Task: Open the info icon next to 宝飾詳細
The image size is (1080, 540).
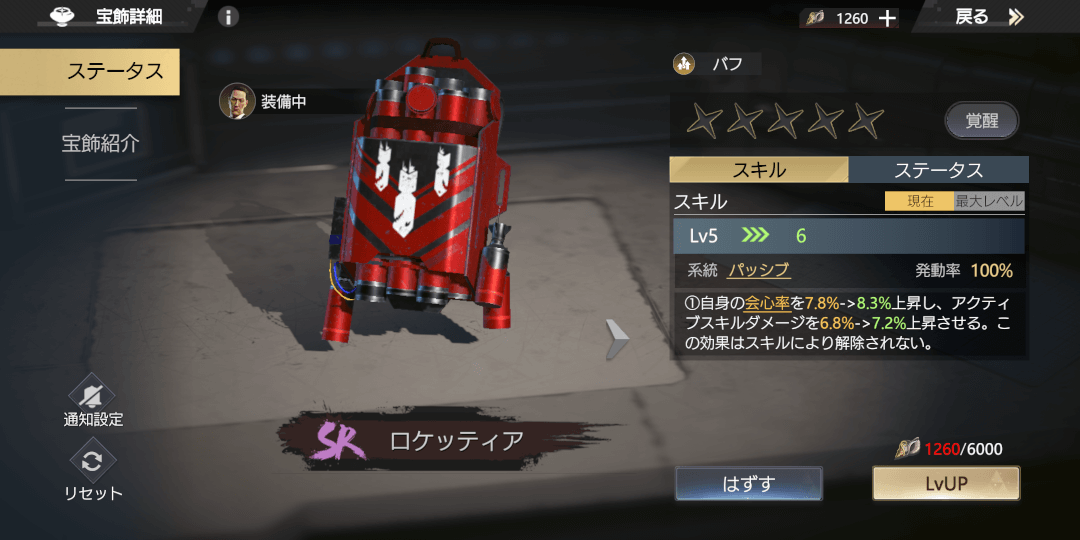Action: click(x=228, y=17)
